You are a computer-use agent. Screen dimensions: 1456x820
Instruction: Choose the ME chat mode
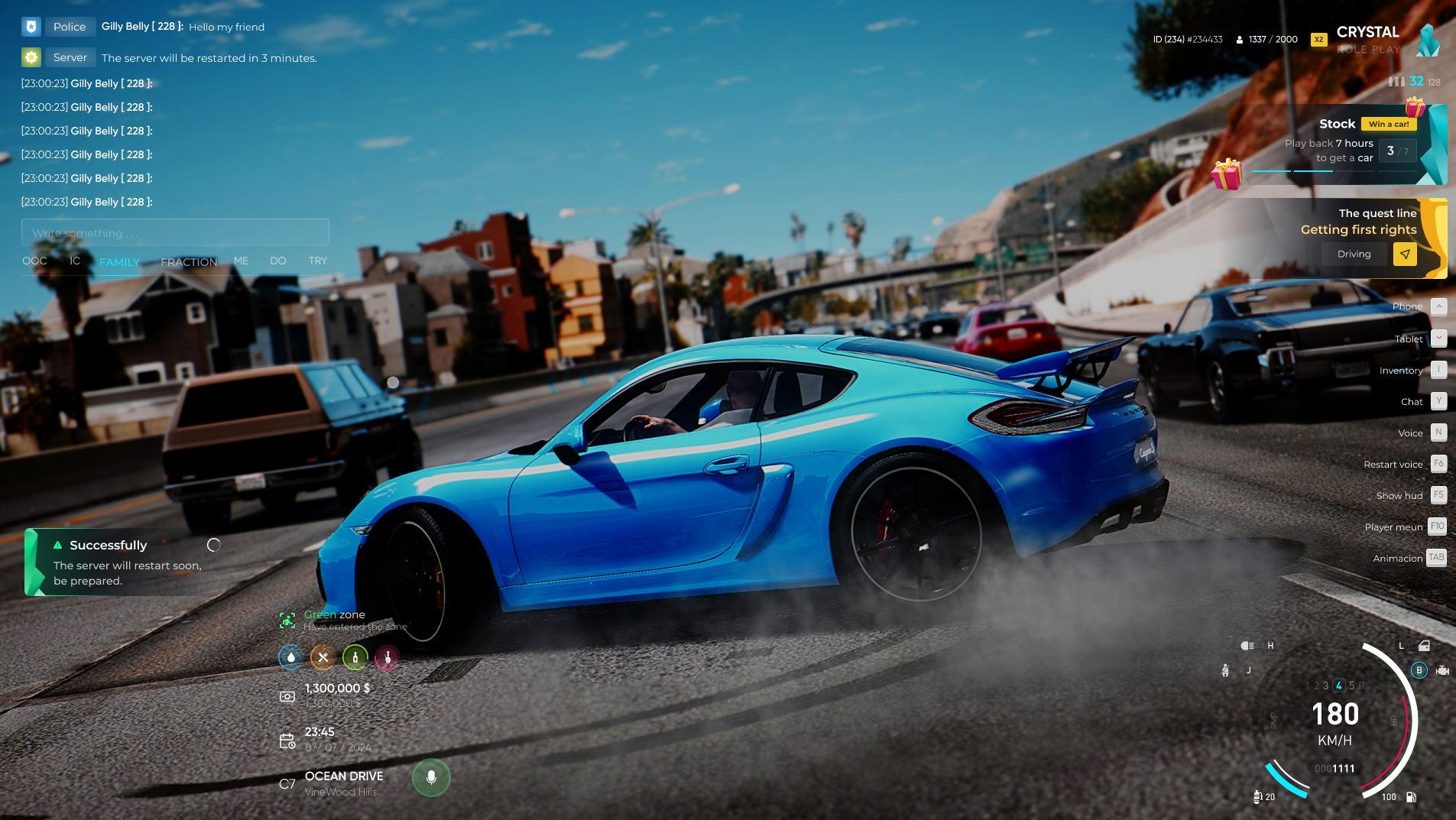(241, 261)
